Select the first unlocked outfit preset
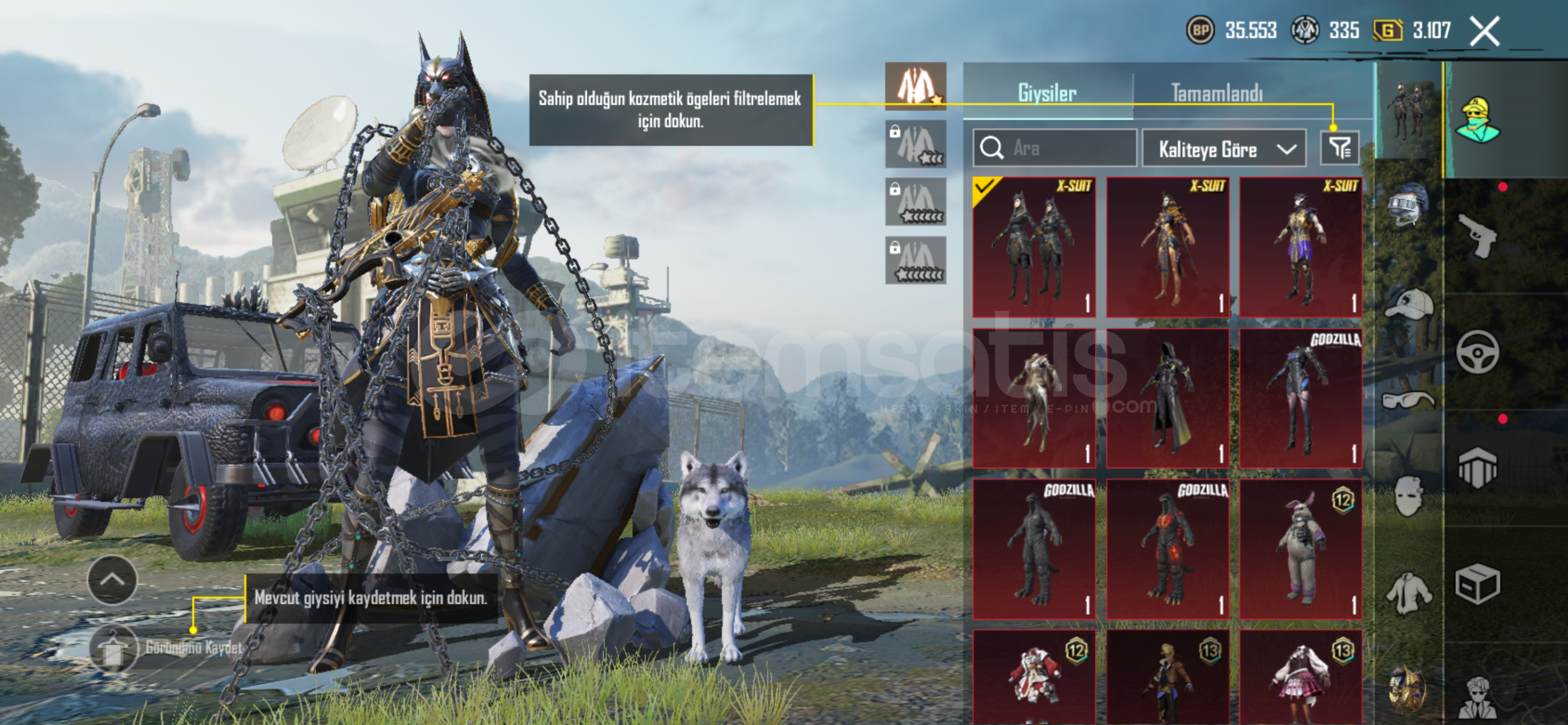The height and width of the screenshot is (725, 1568). point(915,86)
